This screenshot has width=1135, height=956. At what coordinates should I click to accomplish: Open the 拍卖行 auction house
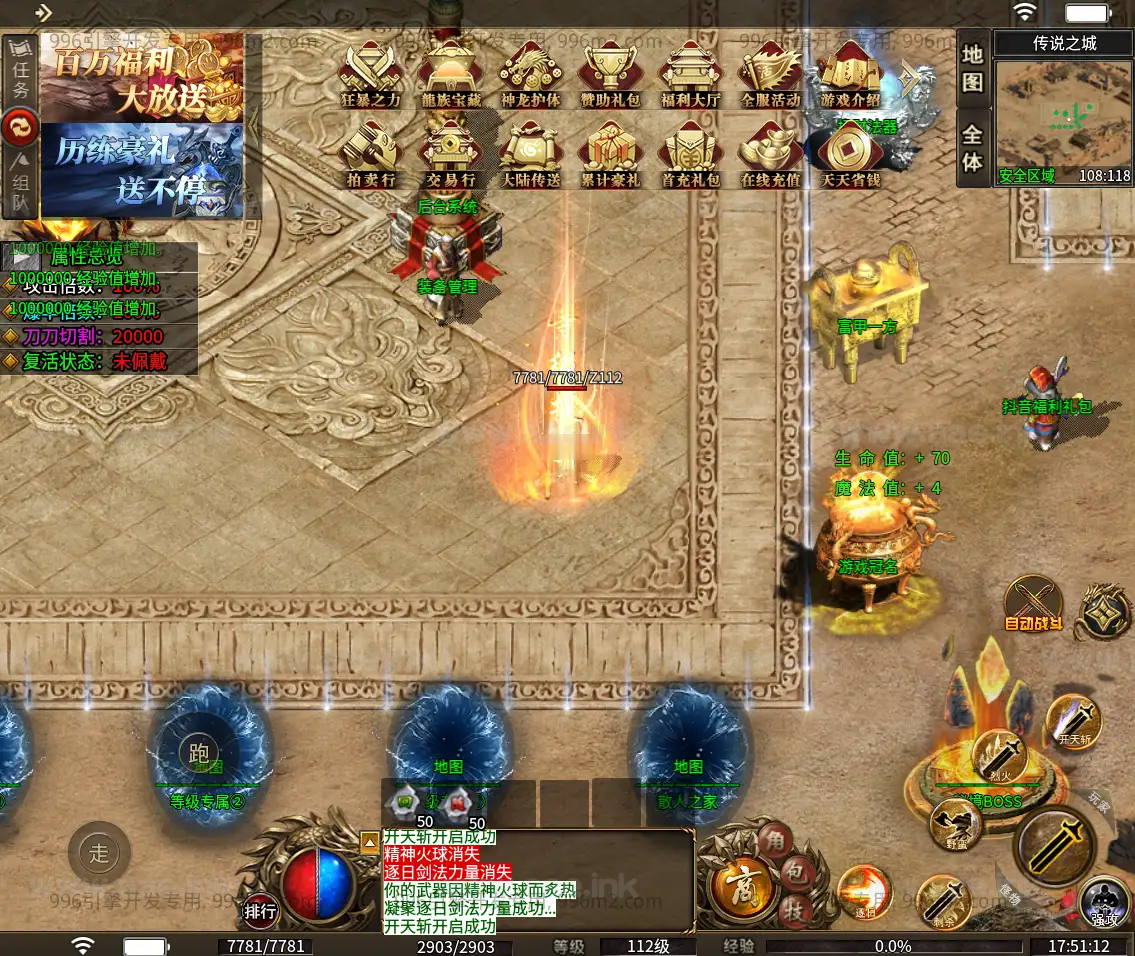(371, 154)
